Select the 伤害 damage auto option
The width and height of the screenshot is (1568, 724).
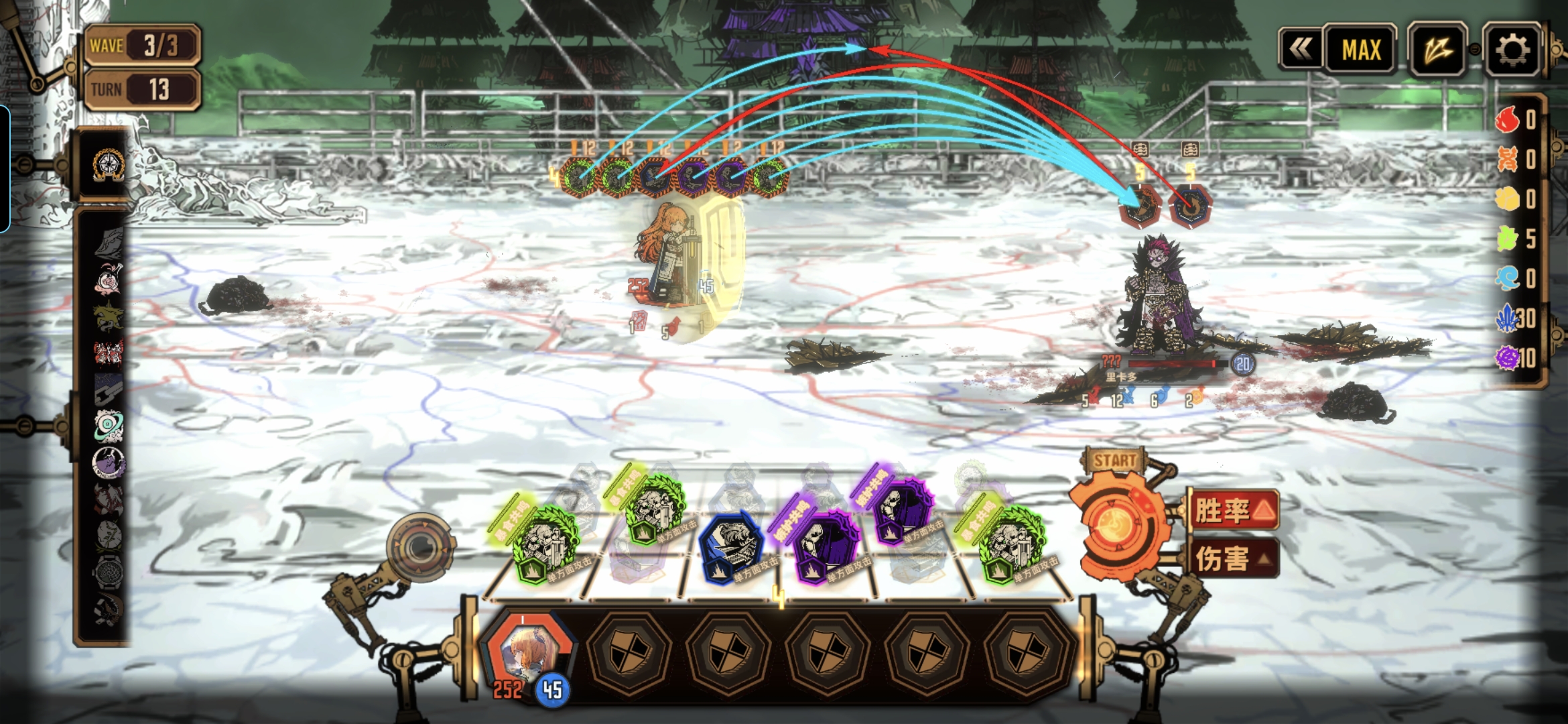[x=1234, y=558]
